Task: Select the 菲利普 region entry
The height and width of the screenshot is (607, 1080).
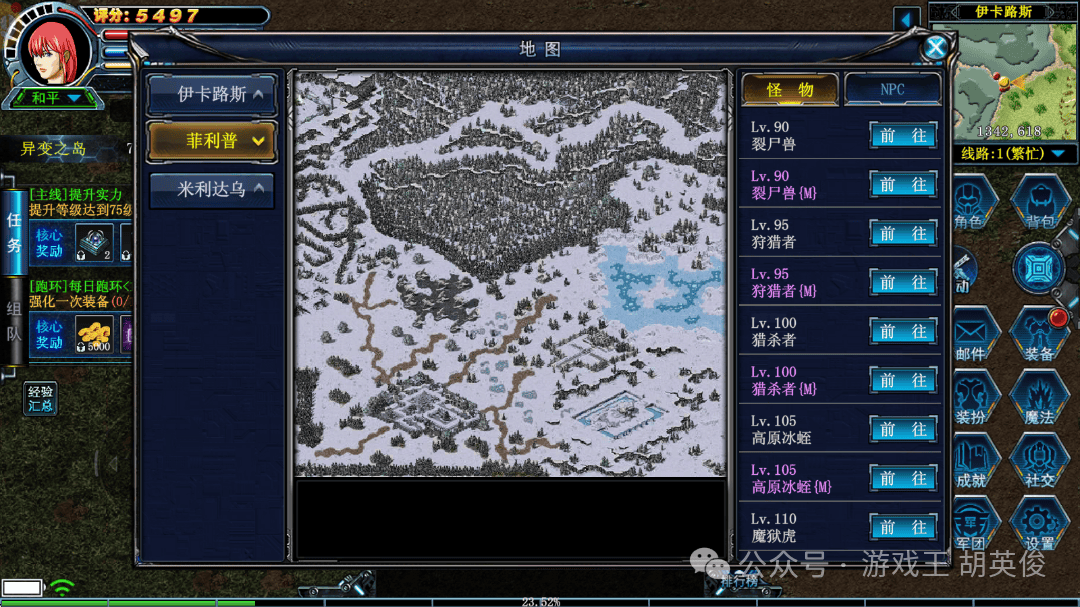Action: [211, 141]
